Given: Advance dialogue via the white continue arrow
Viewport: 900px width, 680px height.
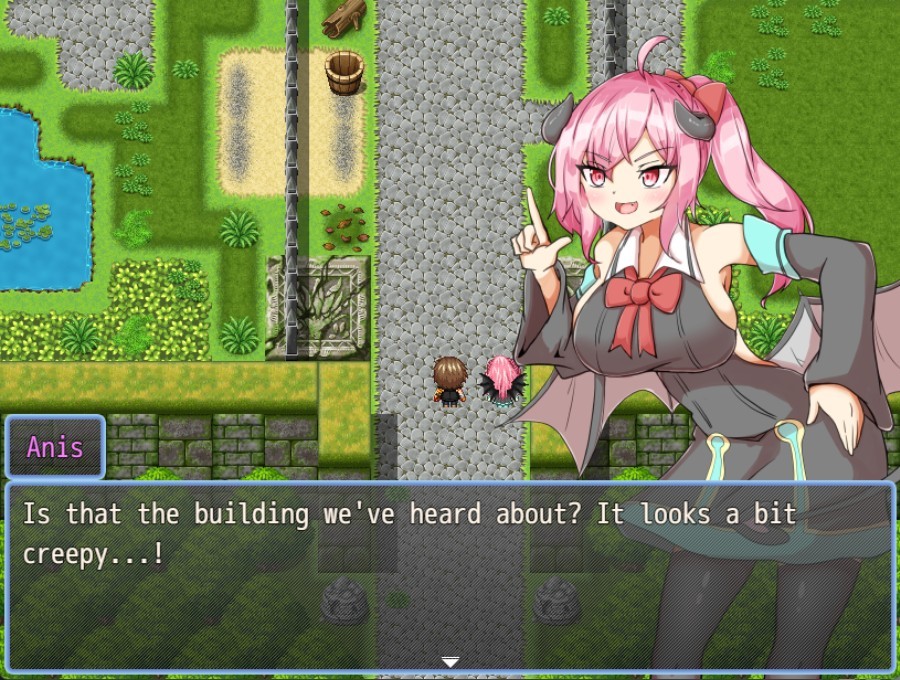Looking at the screenshot, I should [450, 661].
